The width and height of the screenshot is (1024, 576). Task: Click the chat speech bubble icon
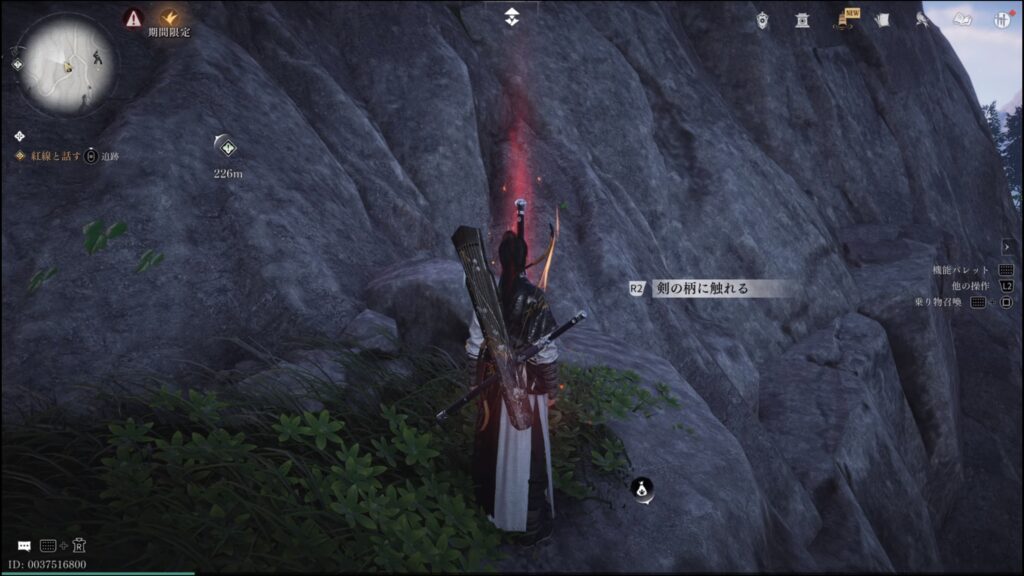point(24,546)
